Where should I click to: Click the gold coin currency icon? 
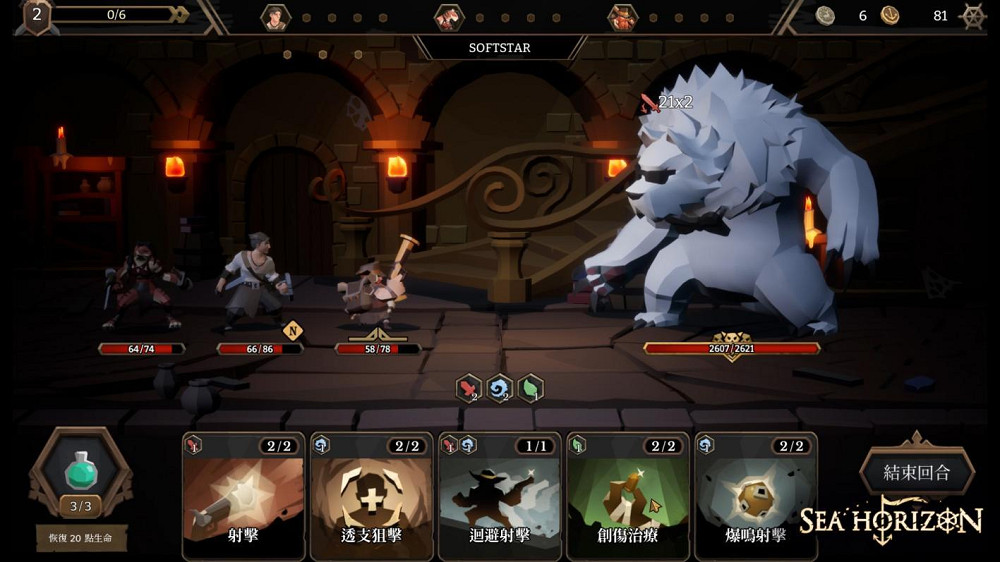[x=890, y=15]
